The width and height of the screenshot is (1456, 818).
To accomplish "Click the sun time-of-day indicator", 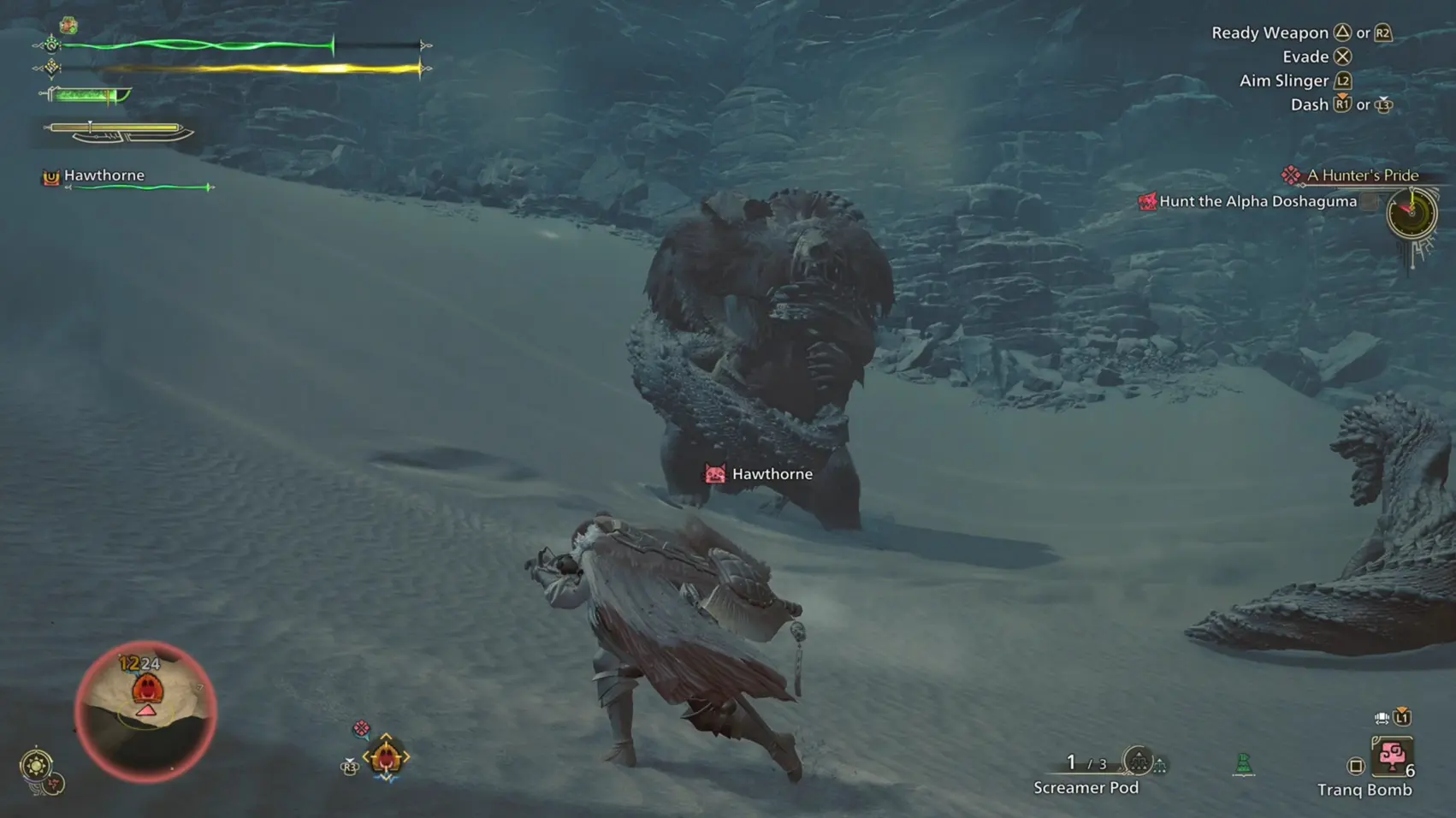I will click(36, 764).
